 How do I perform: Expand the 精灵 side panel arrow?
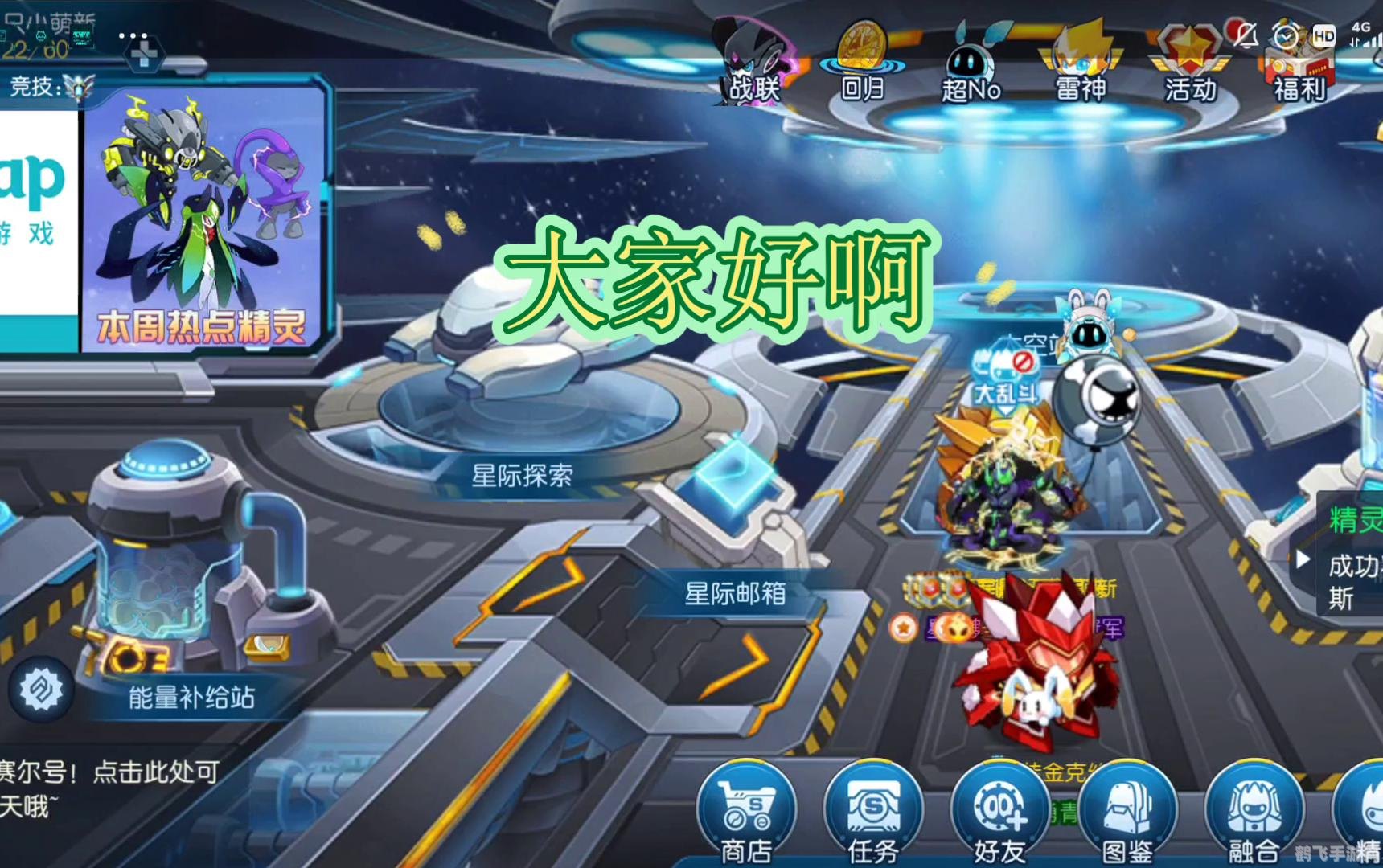point(1303,559)
